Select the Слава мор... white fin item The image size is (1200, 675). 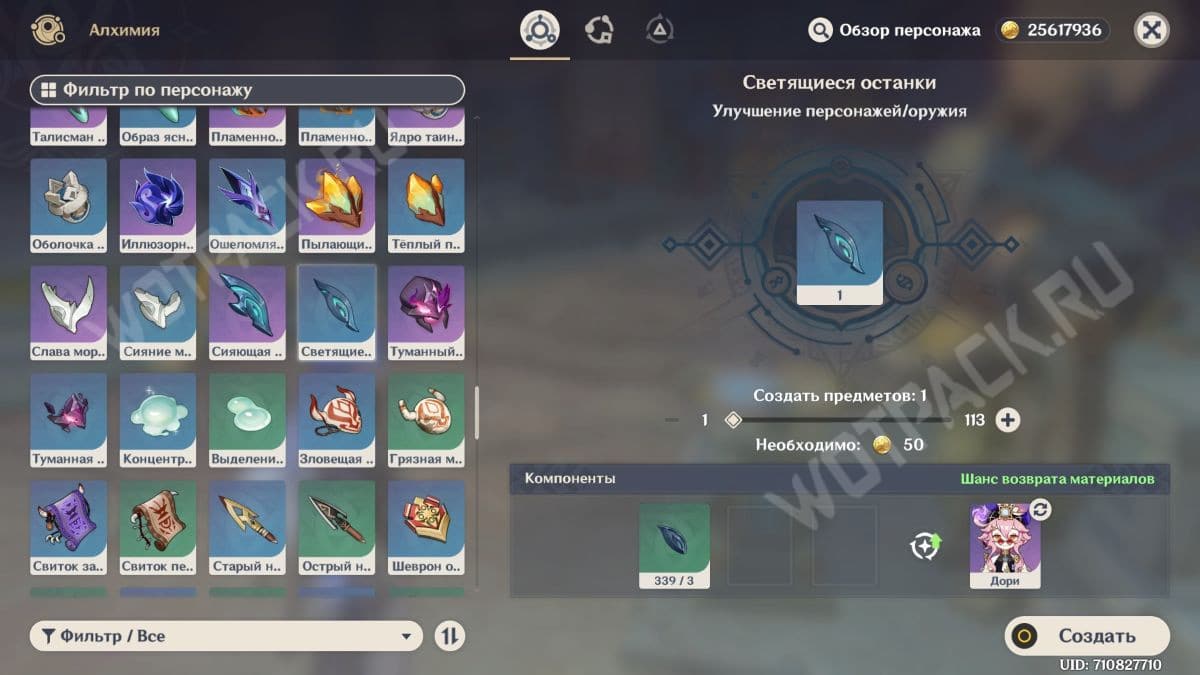69,312
